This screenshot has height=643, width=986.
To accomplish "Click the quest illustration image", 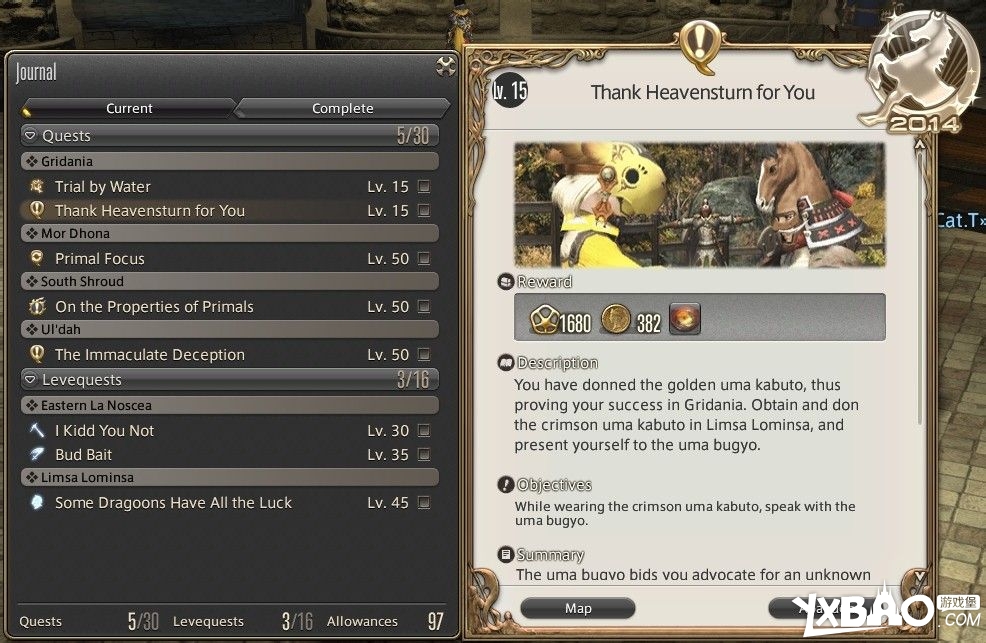I will tap(699, 205).
